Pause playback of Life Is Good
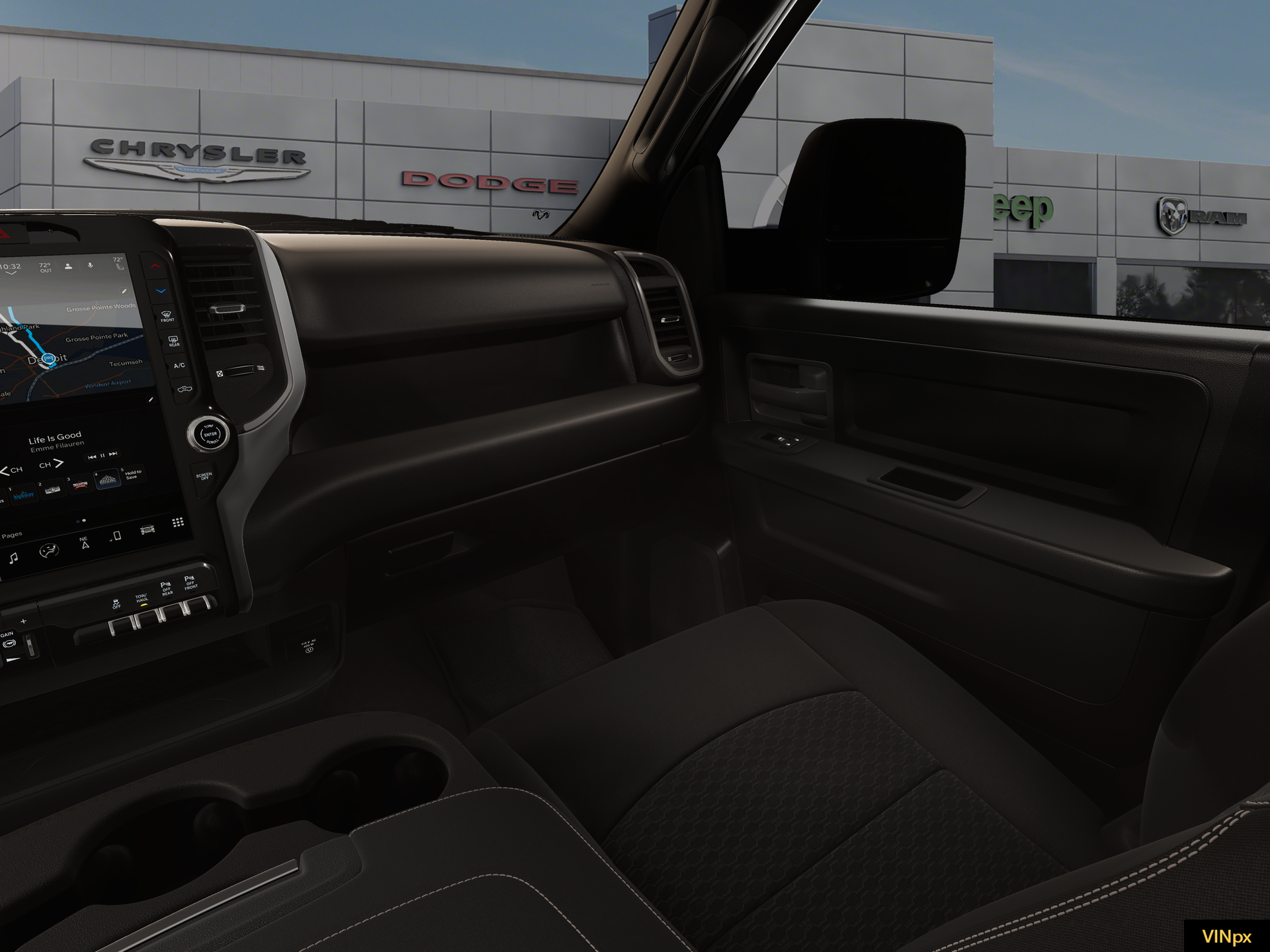The width and height of the screenshot is (1270, 952). click(x=102, y=454)
